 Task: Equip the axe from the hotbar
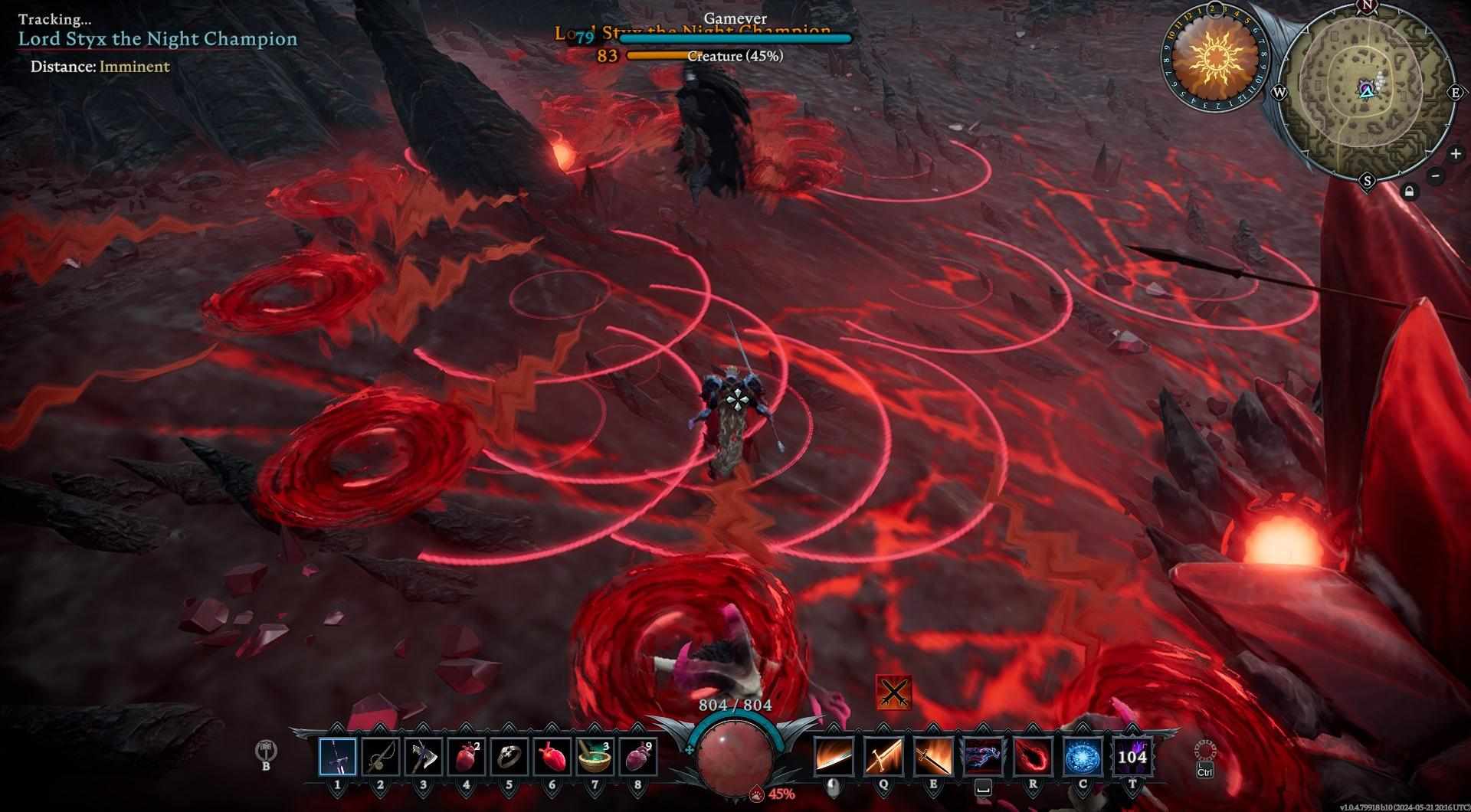pos(423,756)
